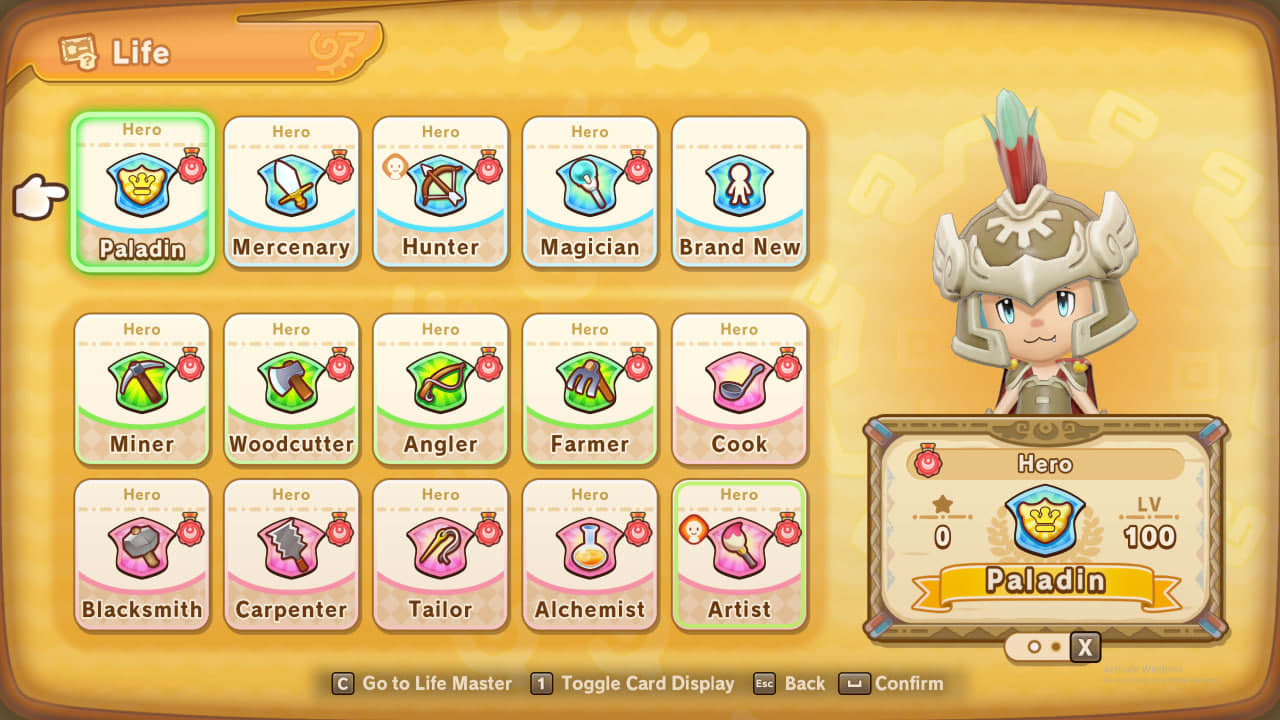
Task: Choose the Brand New life card
Action: (739, 192)
